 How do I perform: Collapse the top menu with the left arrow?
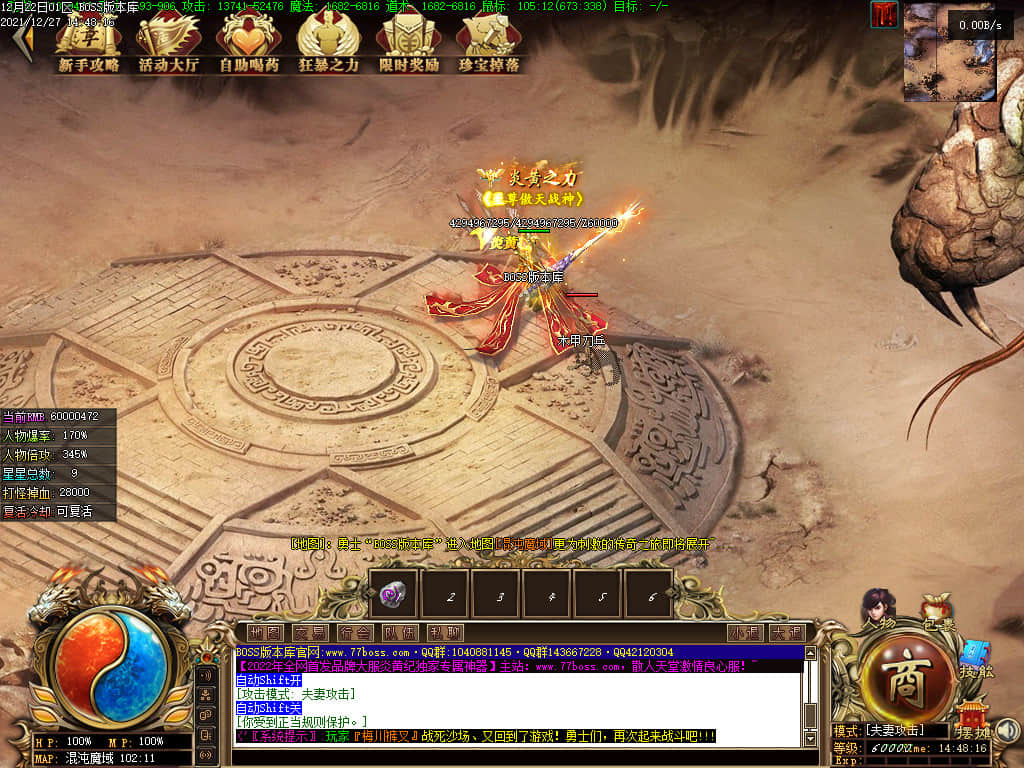click(21, 42)
